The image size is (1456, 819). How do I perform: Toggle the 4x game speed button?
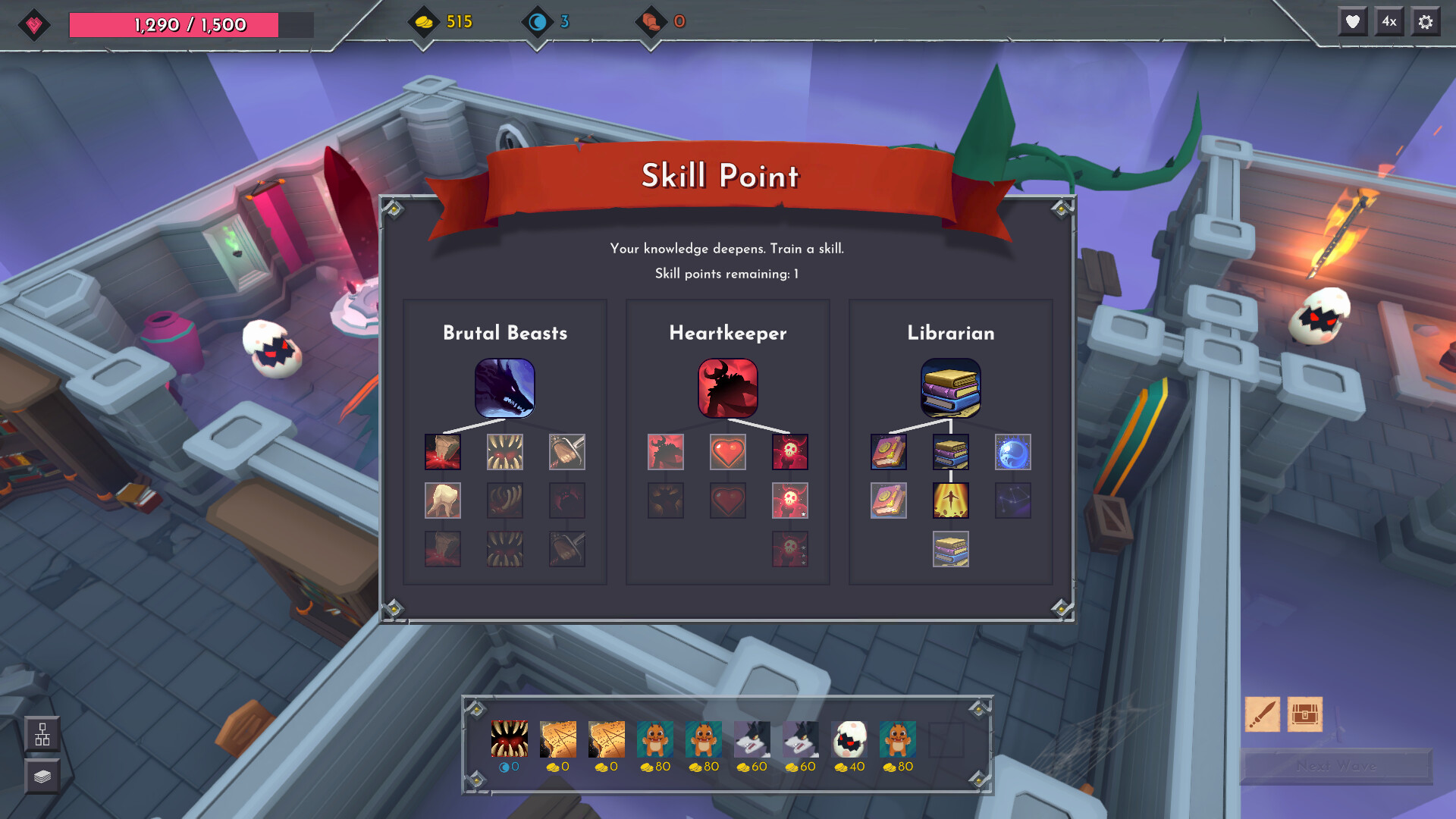1390,21
